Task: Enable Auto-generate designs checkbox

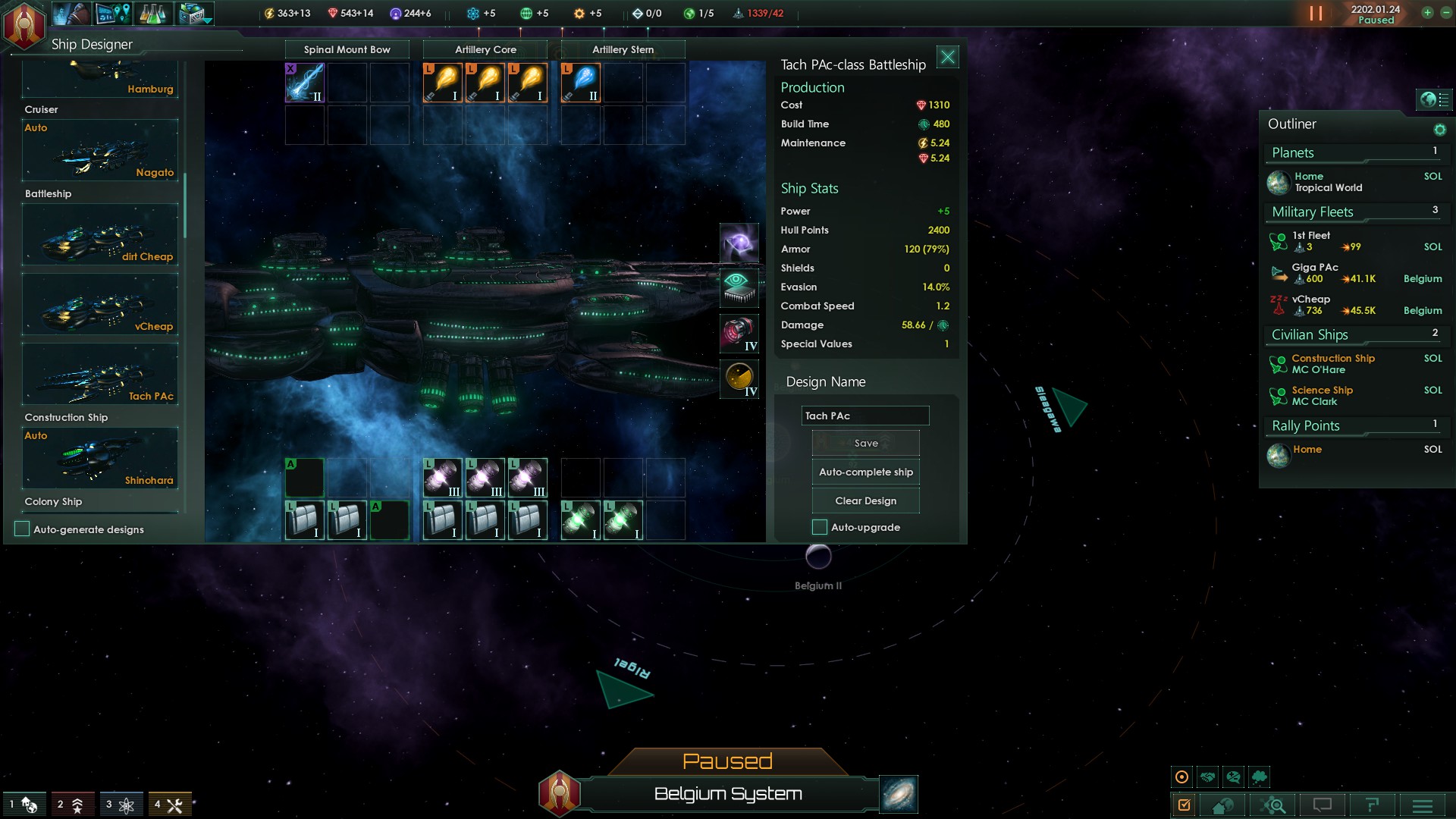Action: [23, 529]
